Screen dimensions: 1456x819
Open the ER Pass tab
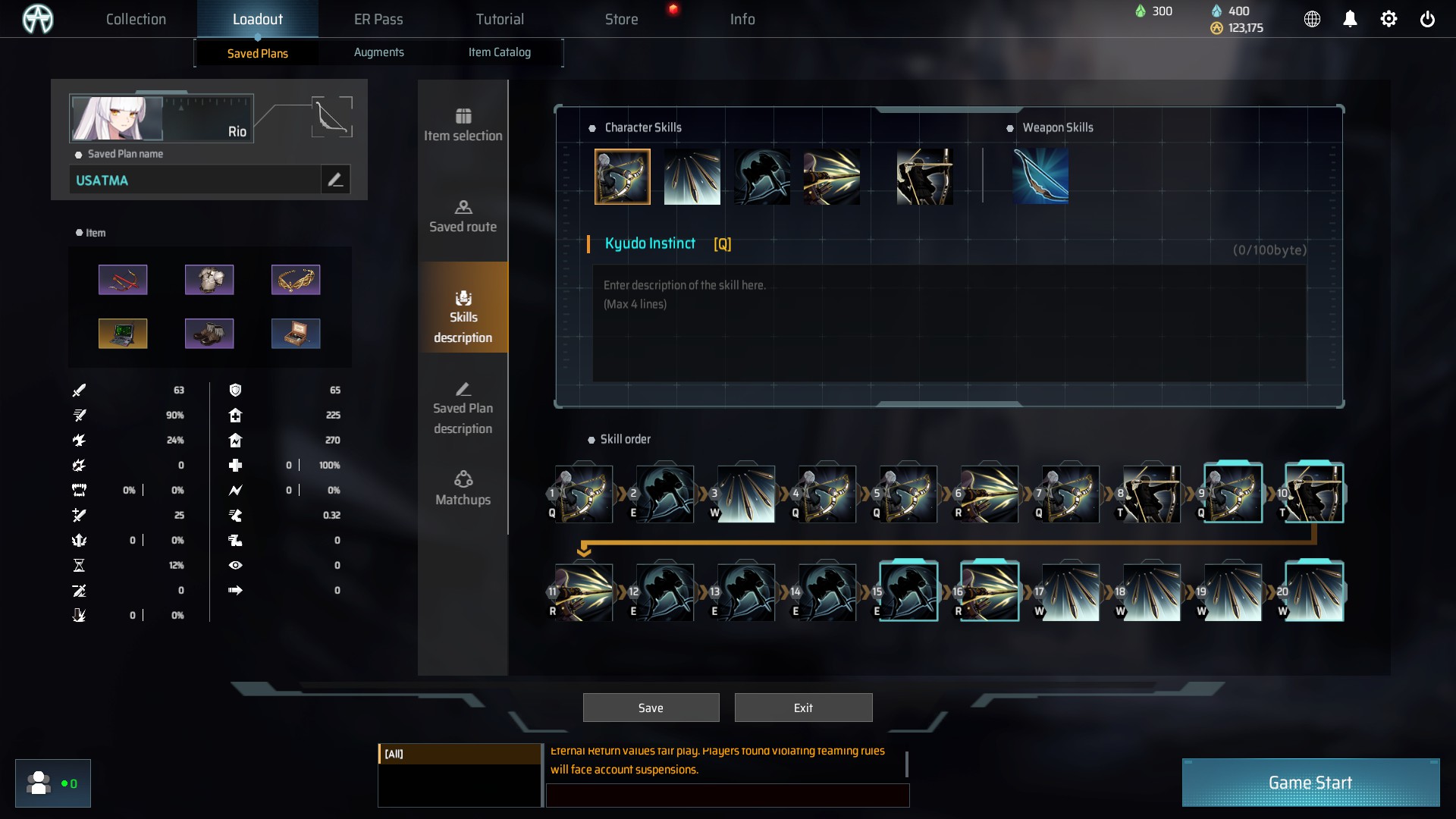pyautogui.click(x=378, y=19)
